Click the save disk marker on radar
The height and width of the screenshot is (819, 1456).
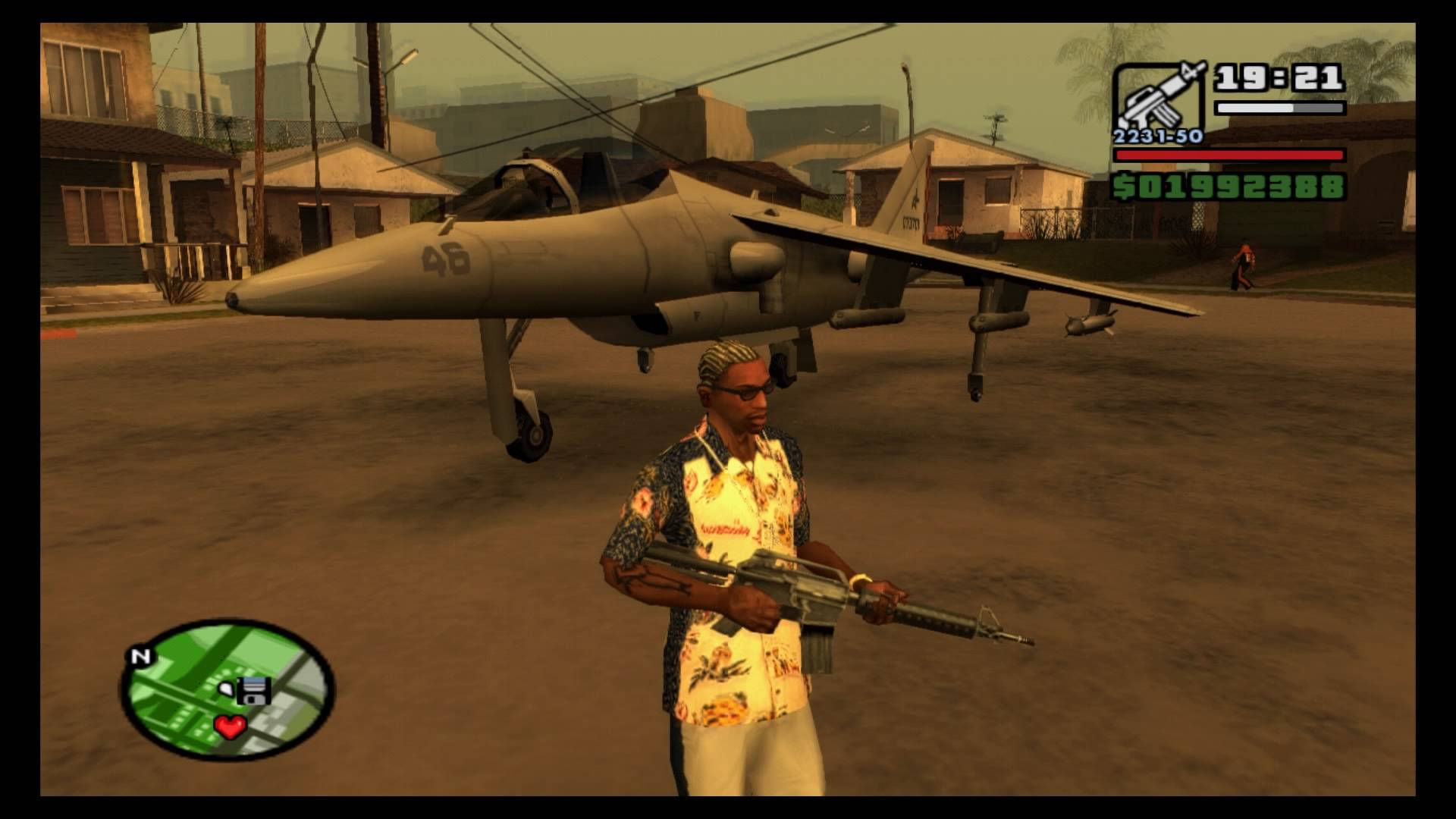click(x=255, y=692)
